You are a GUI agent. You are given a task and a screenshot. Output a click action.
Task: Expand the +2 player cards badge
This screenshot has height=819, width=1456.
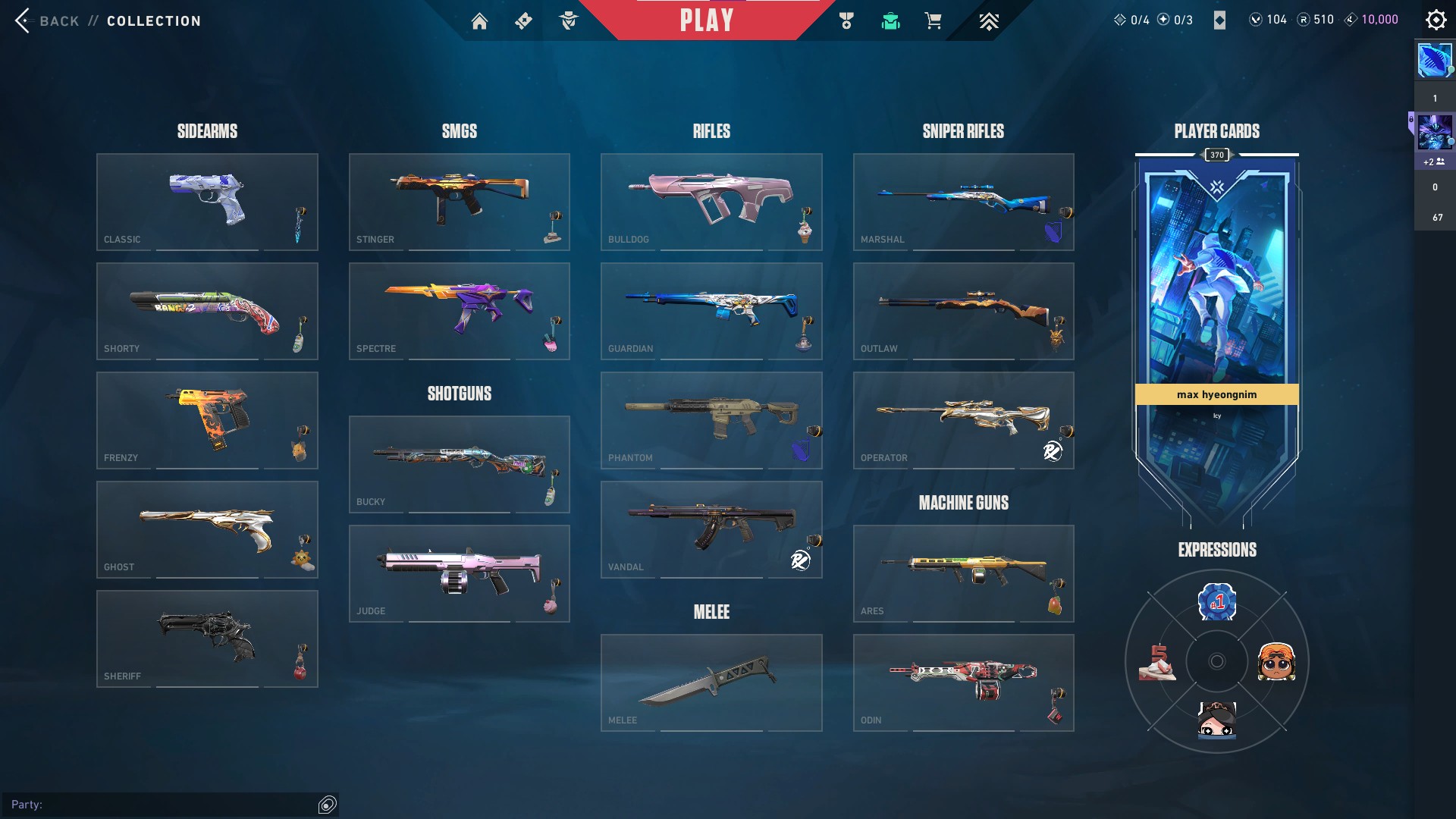(1433, 162)
